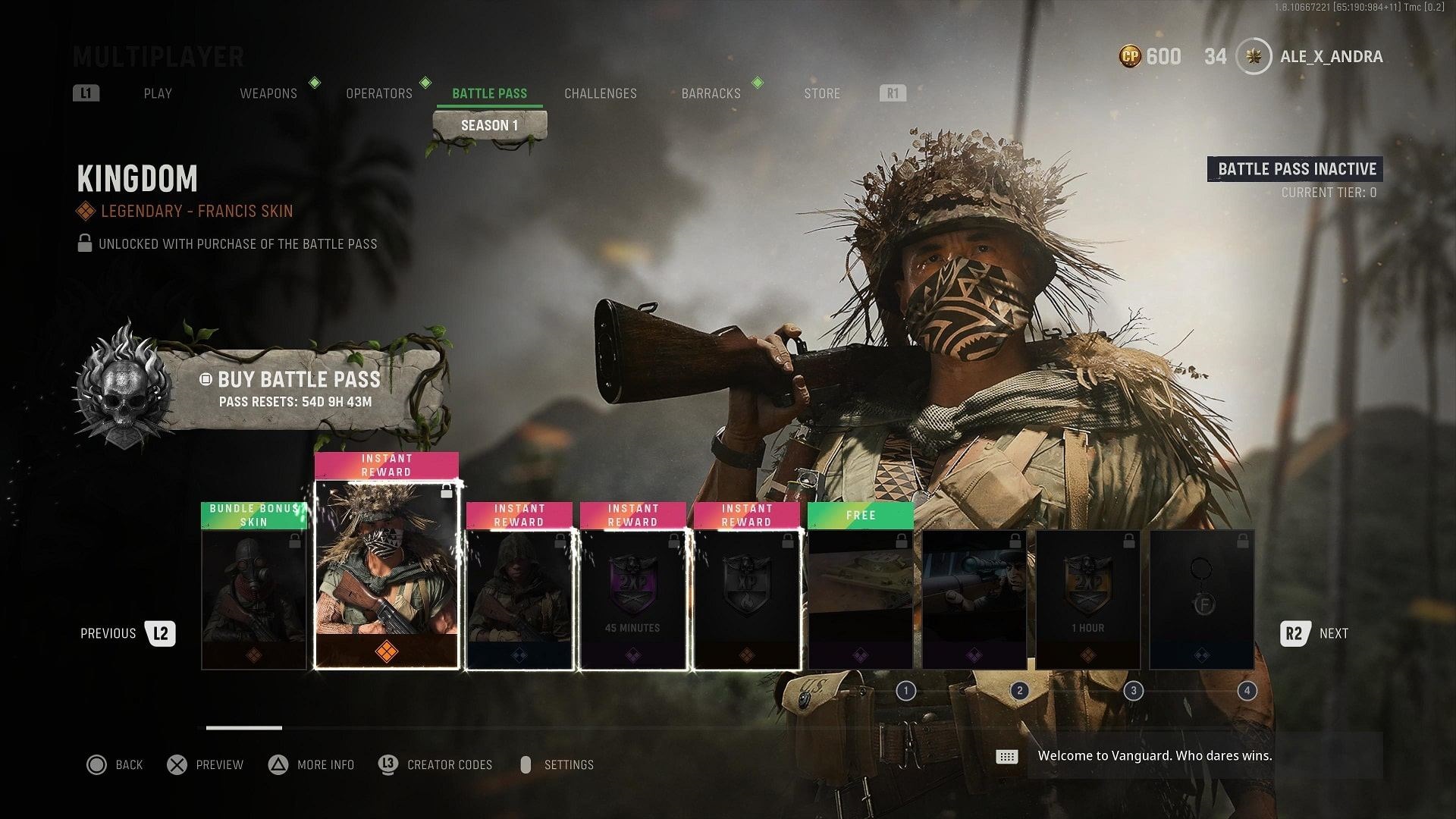Visit the Store tab
Screen dimensions: 1456x819
click(822, 93)
